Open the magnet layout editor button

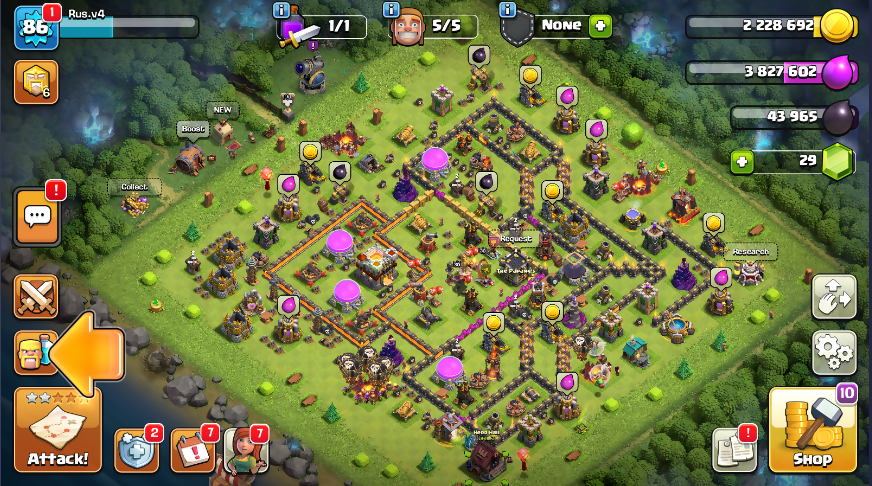[x=833, y=297]
